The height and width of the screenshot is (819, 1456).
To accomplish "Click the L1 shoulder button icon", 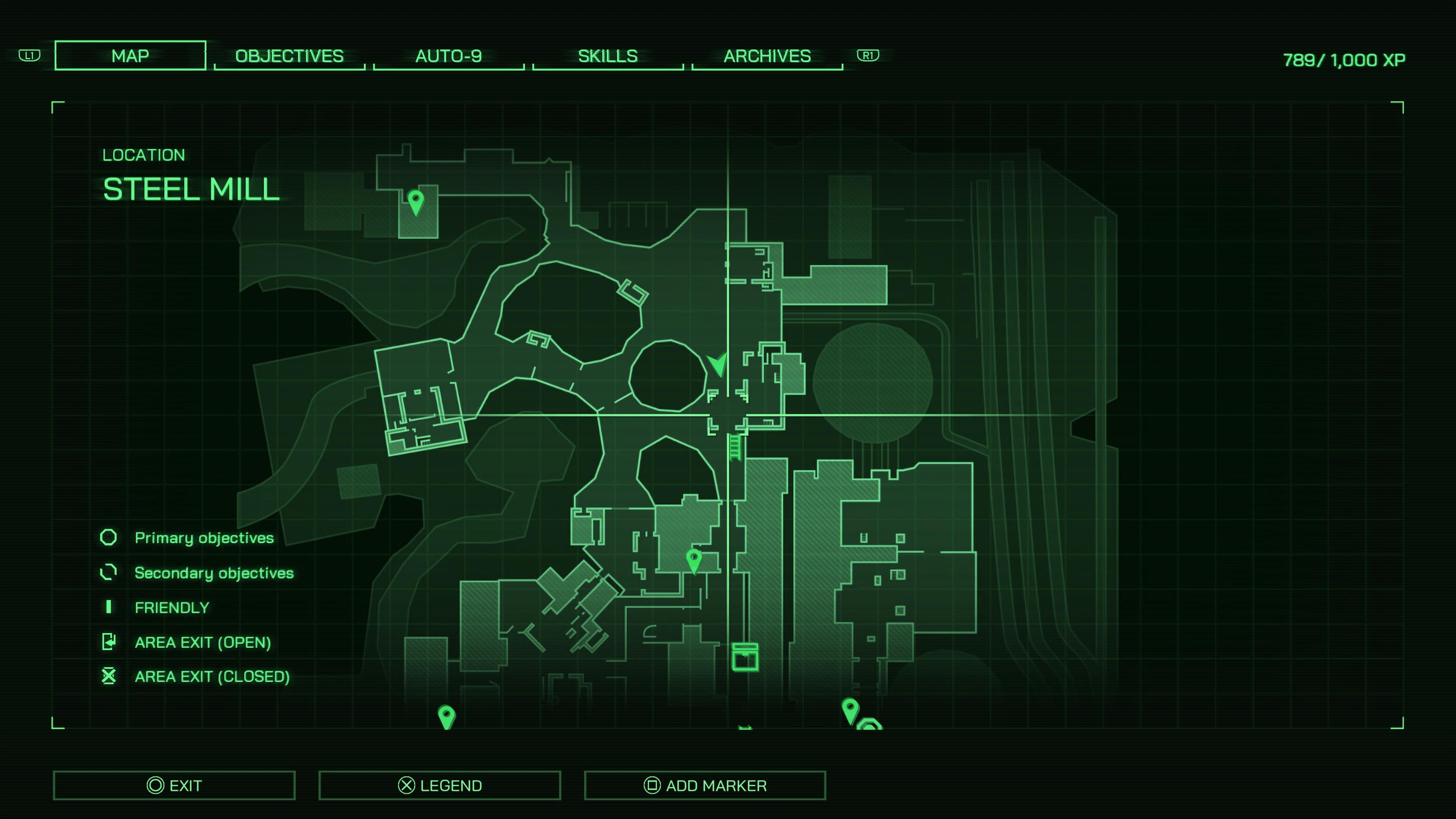I will tap(29, 56).
